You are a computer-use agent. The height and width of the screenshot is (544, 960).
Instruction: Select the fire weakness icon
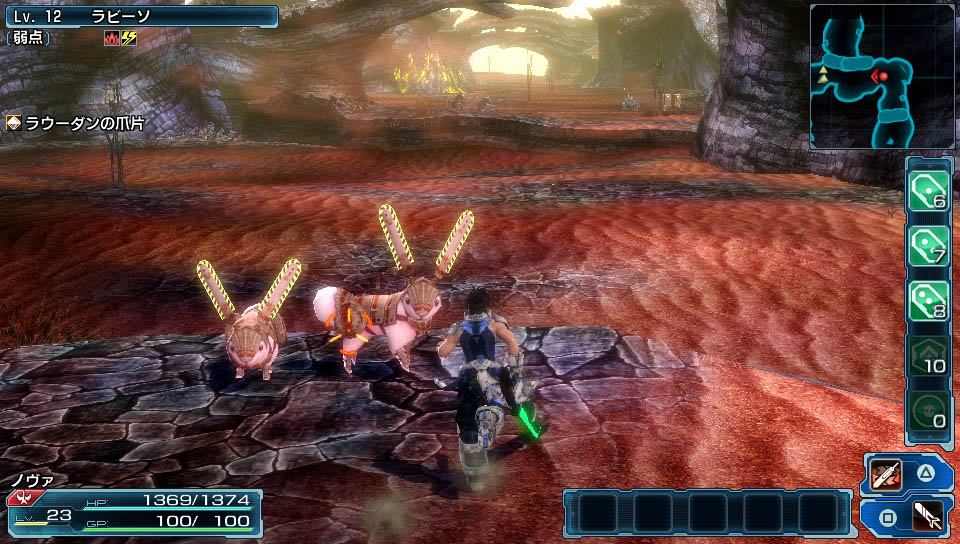coord(111,38)
